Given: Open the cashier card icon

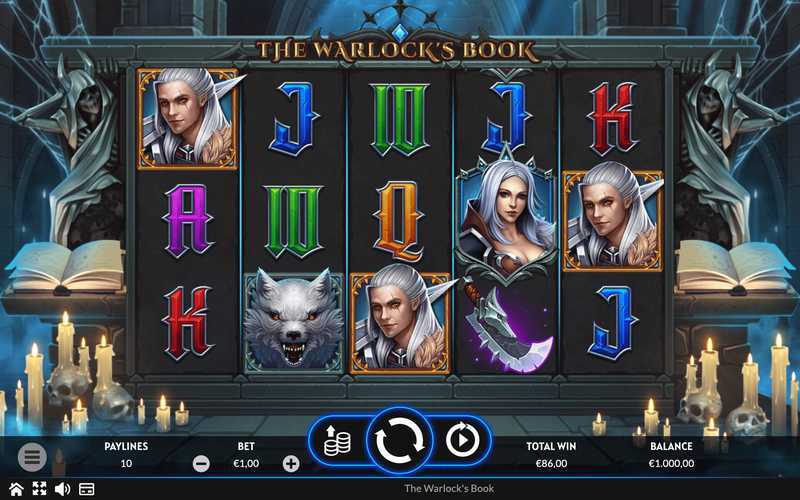Looking at the screenshot, I should (x=86, y=489).
